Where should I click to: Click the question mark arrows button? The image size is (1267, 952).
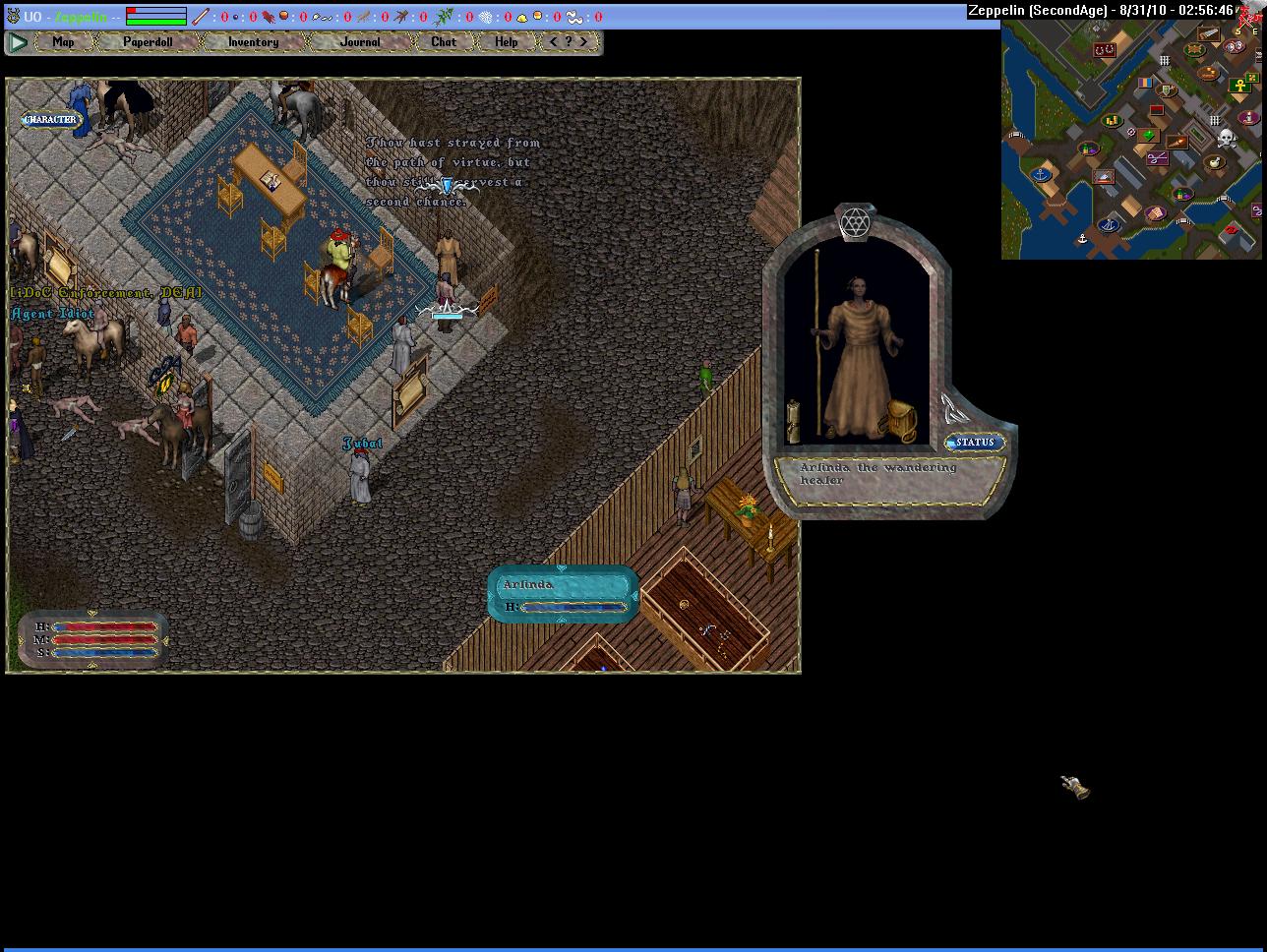click(569, 42)
